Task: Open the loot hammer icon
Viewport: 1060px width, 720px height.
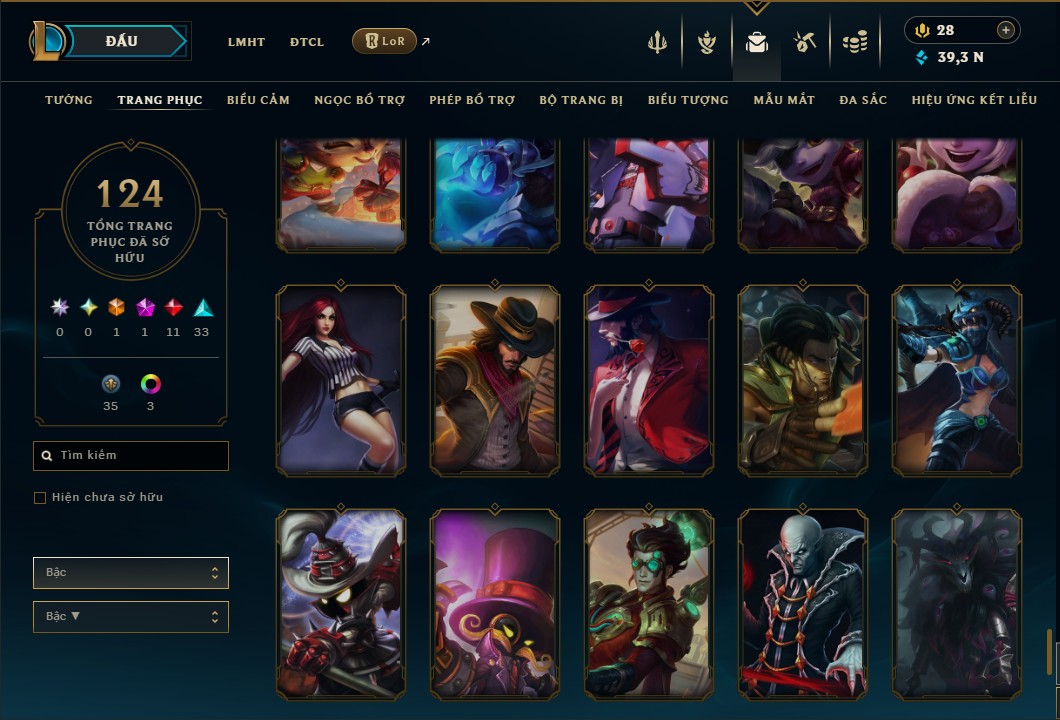Action: (805, 42)
